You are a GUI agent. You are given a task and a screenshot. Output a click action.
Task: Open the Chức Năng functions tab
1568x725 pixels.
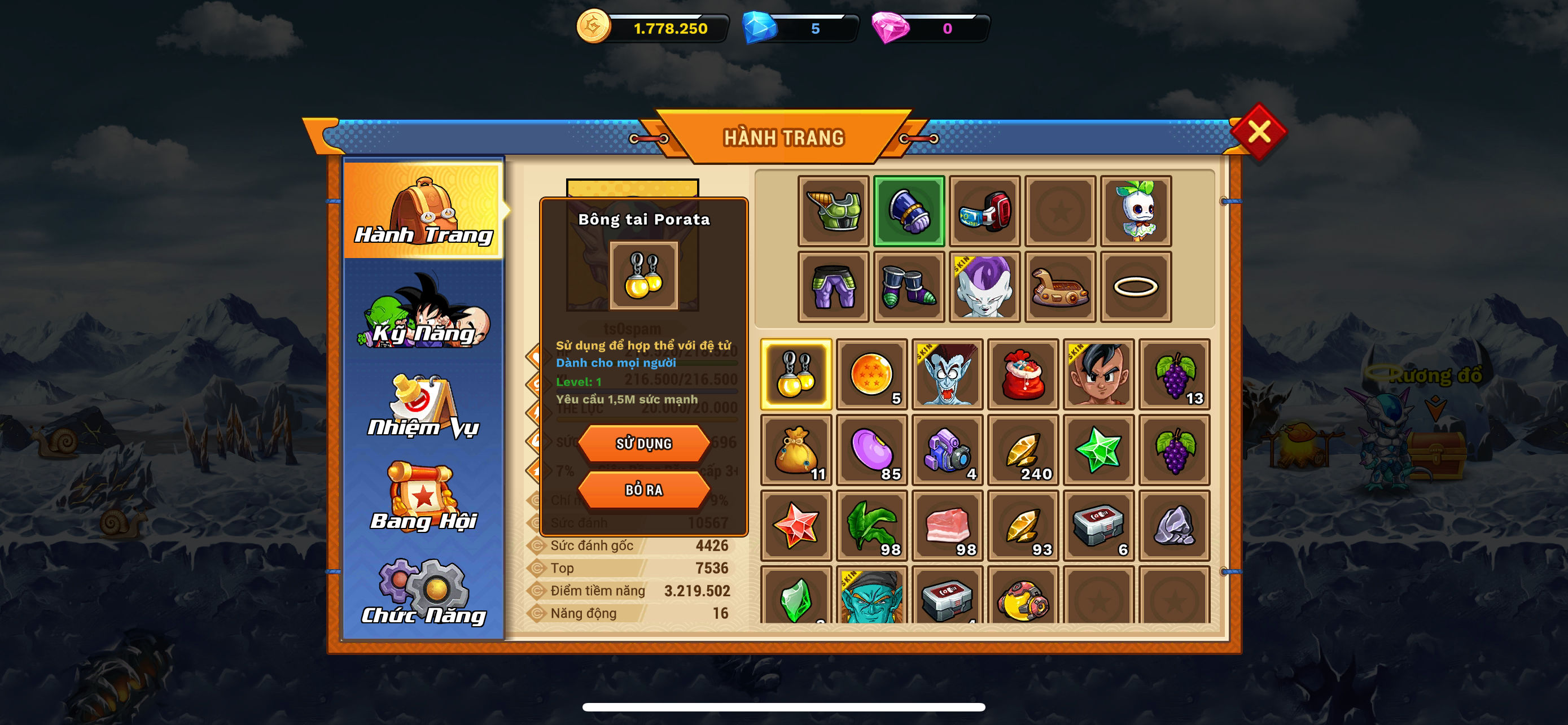pos(424,593)
